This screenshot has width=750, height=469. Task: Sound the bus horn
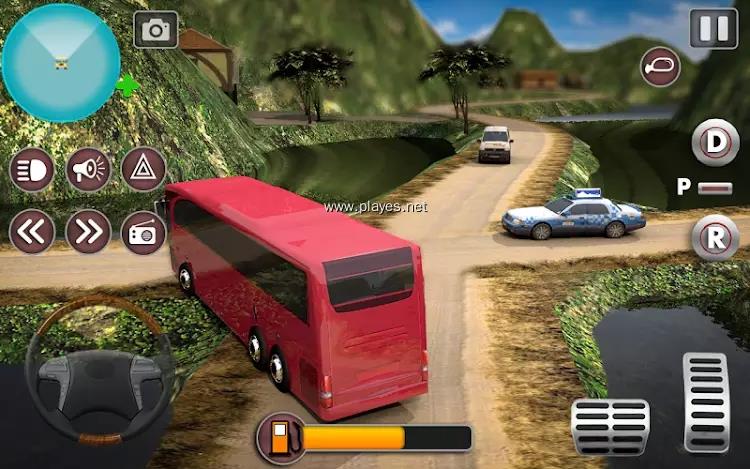point(88,170)
